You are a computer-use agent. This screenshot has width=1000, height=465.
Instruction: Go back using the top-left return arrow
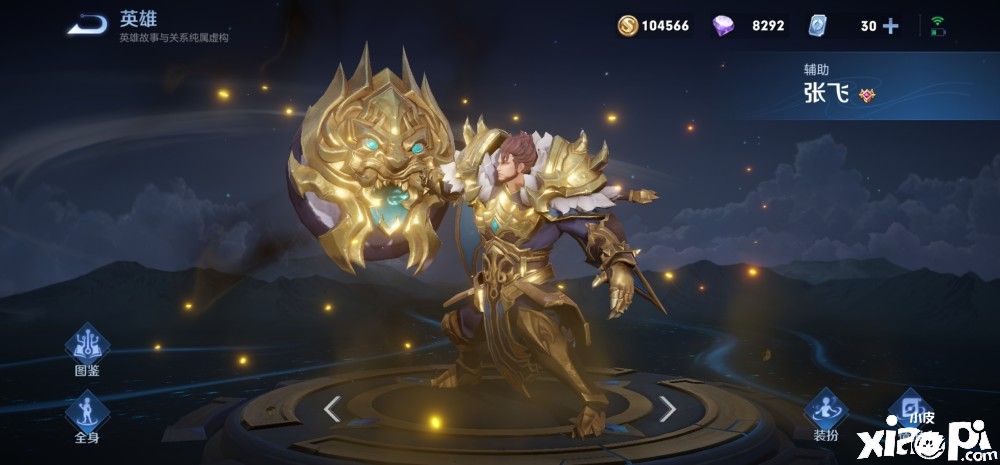88,25
